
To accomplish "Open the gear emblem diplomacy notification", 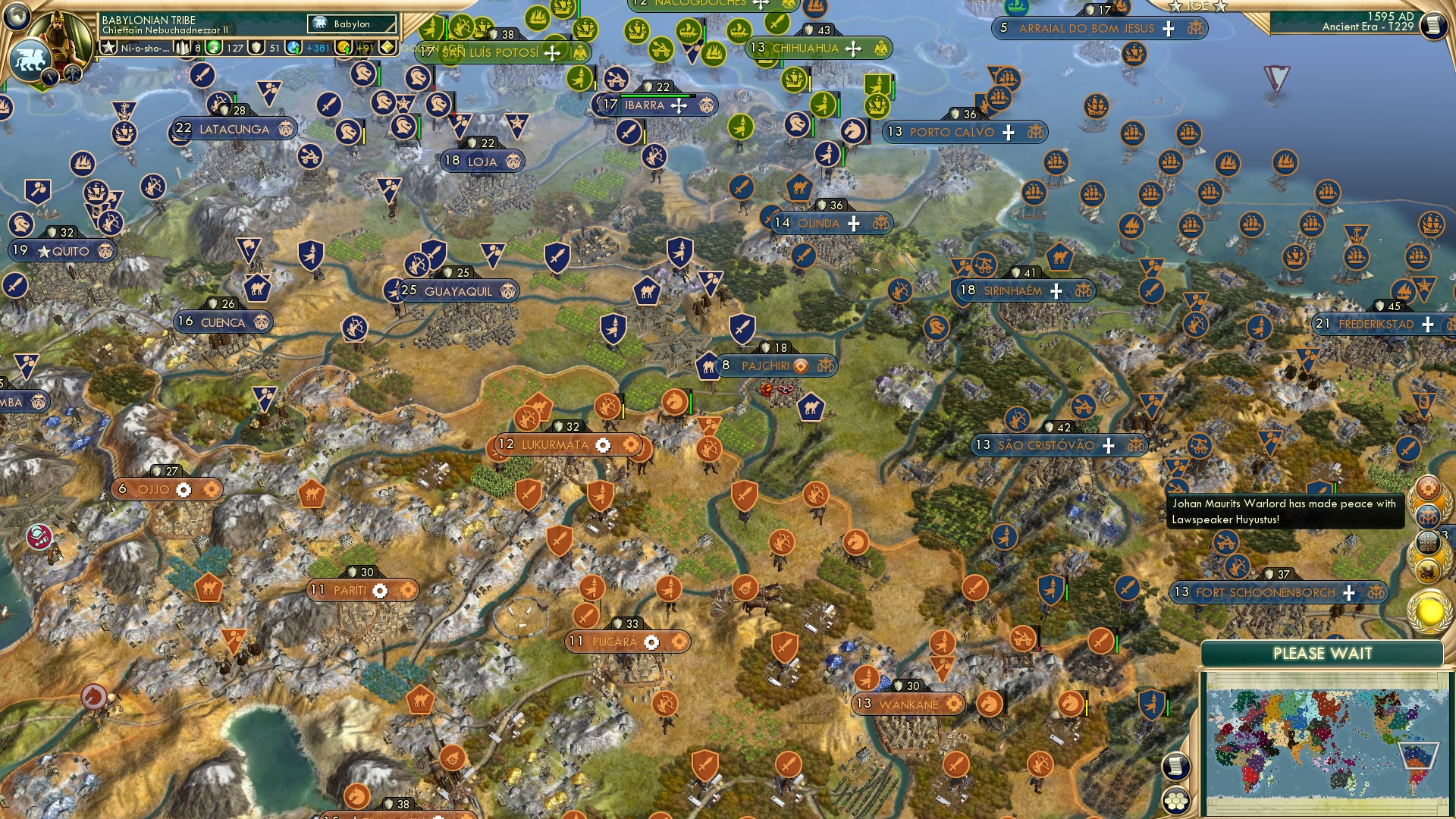I will pyautogui.click(x=1429, y=488).
